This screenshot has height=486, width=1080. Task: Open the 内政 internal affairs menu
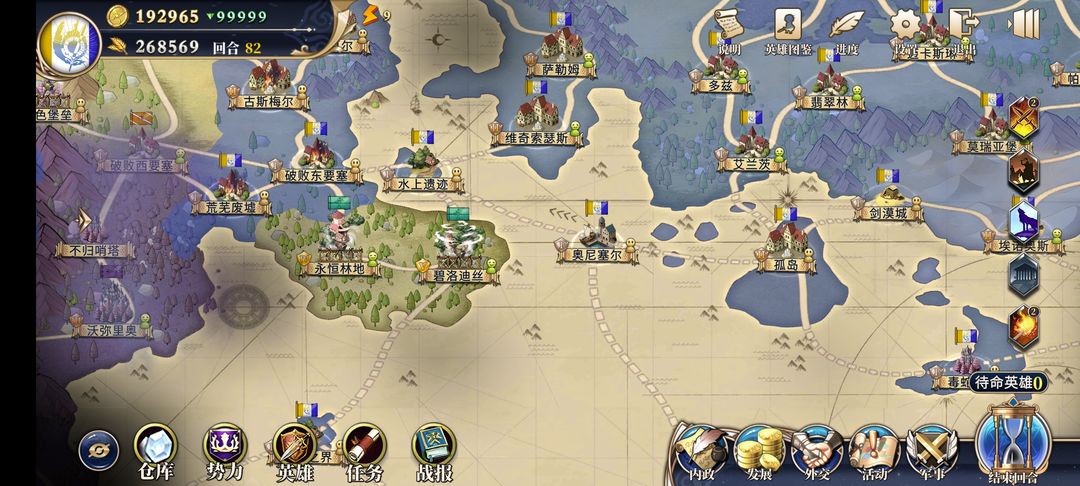tap(696, 452)
